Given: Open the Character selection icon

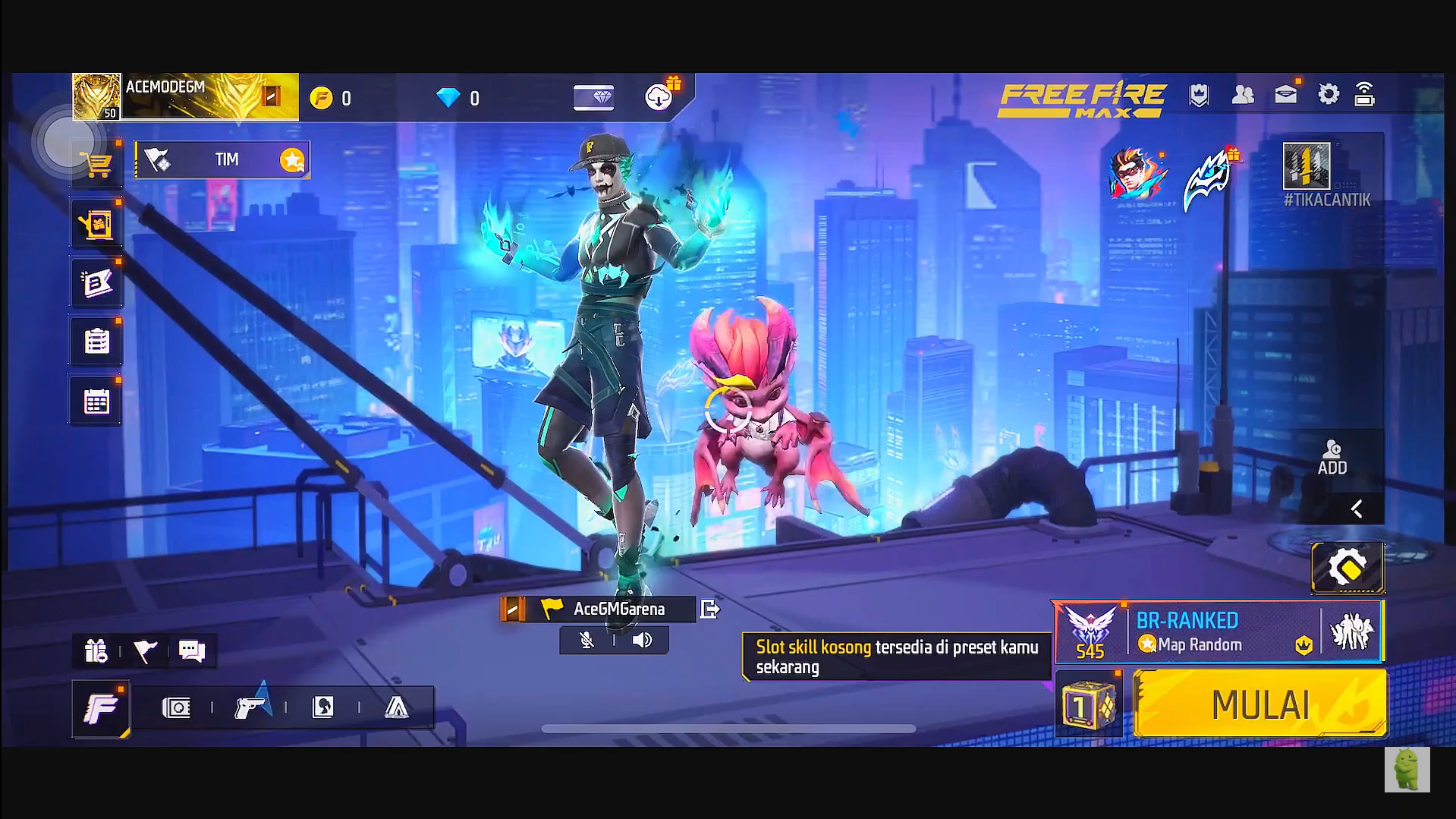Looking at the screenshot, I should click(325, 707).
